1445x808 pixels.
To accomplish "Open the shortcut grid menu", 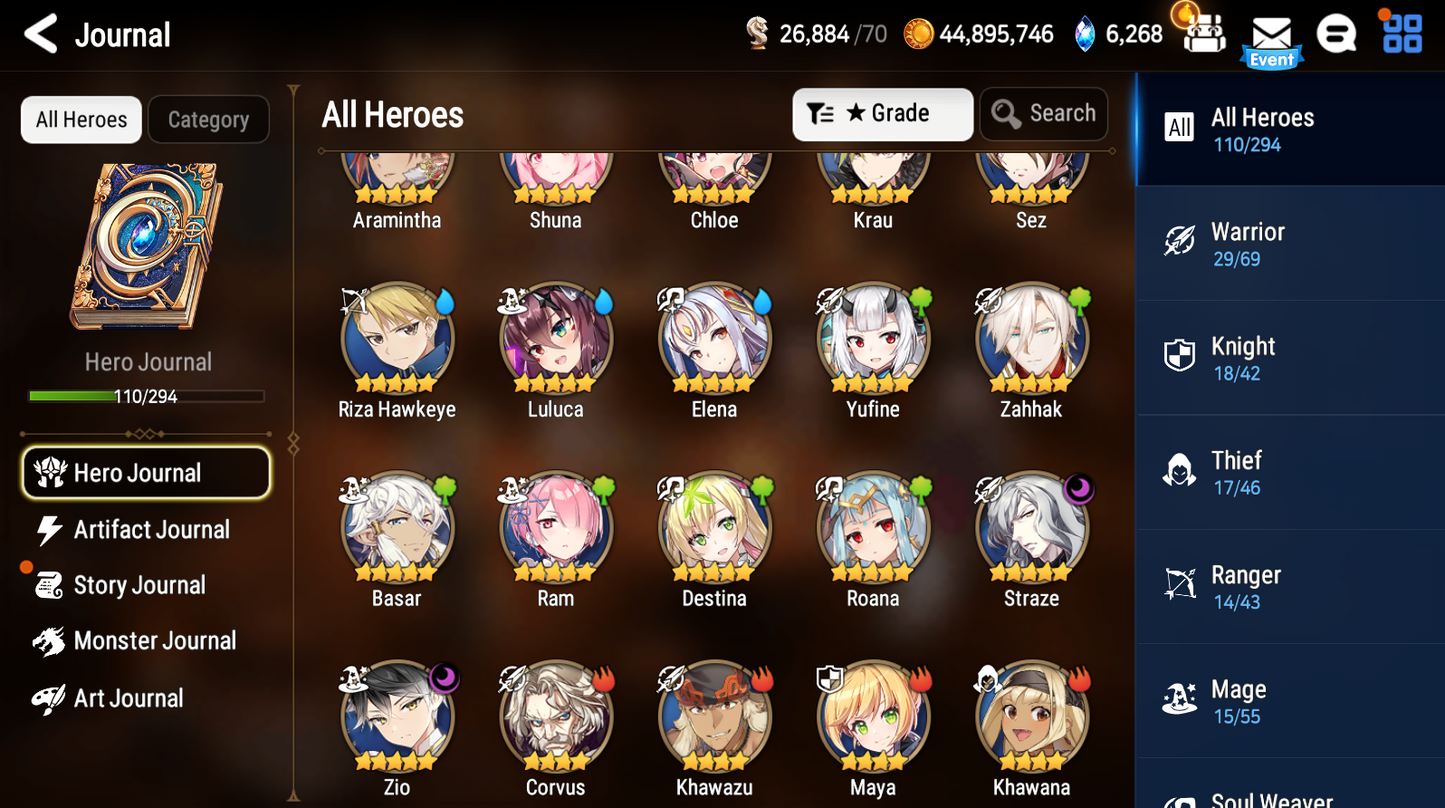I will pyautogui.click(x=1401, y=33).
